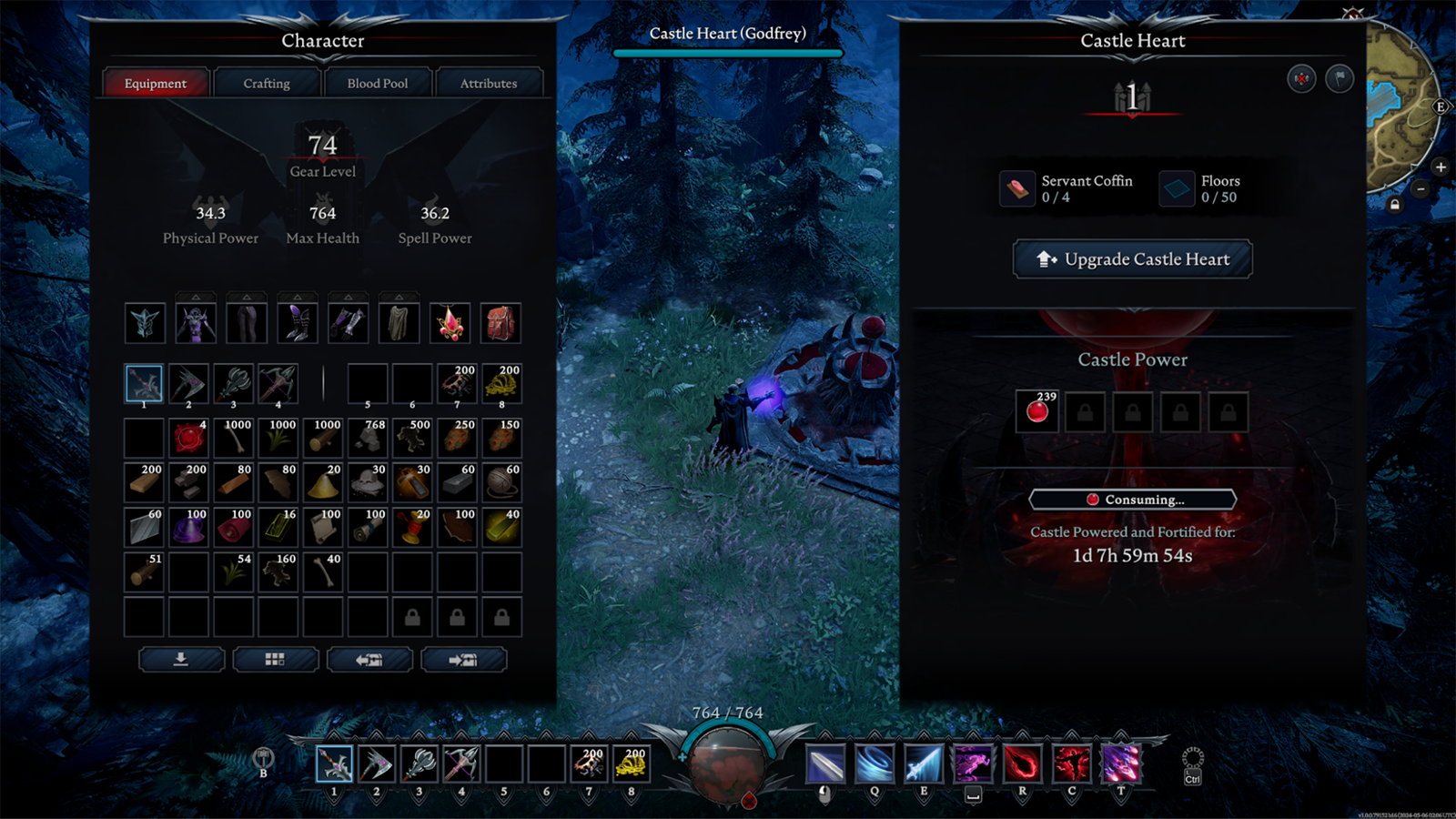Click the take-from-chest arrow button

tap(370, 660)
